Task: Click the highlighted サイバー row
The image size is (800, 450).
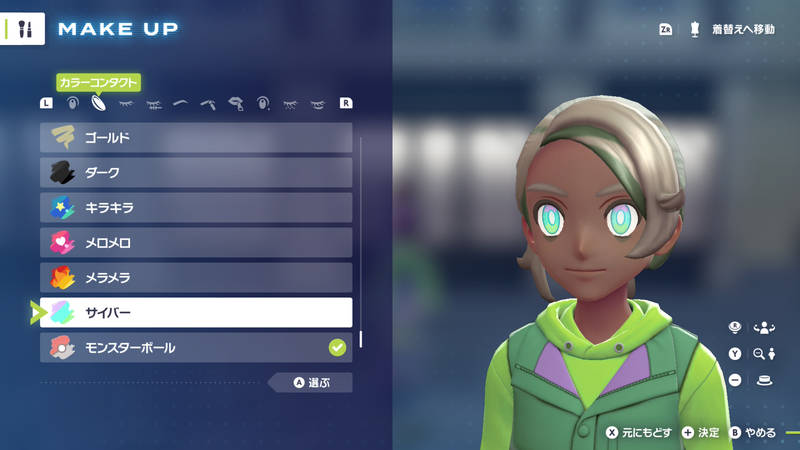Action: [x=196, y=313]
